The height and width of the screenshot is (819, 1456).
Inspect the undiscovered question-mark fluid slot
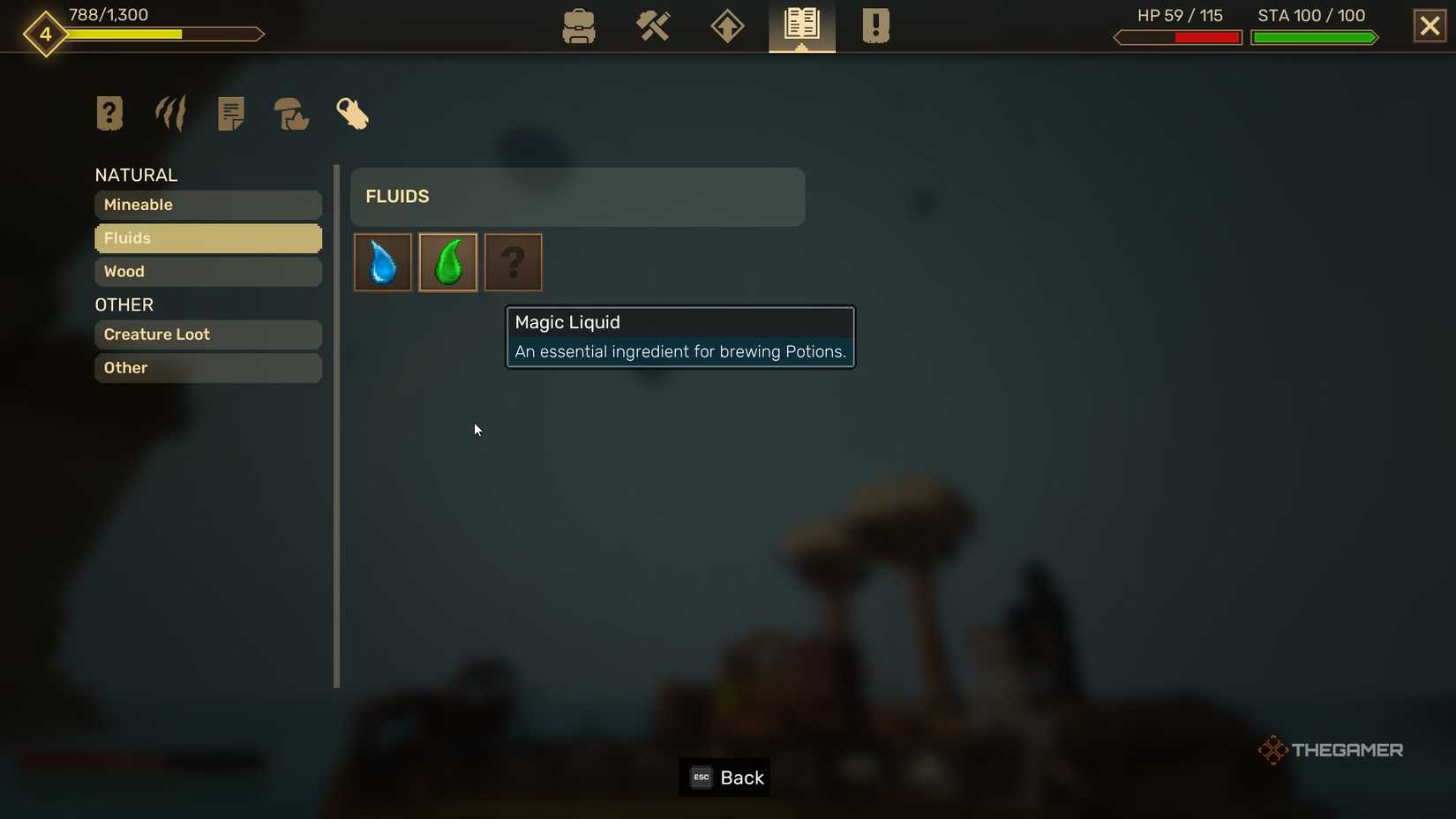click(513, 262)
